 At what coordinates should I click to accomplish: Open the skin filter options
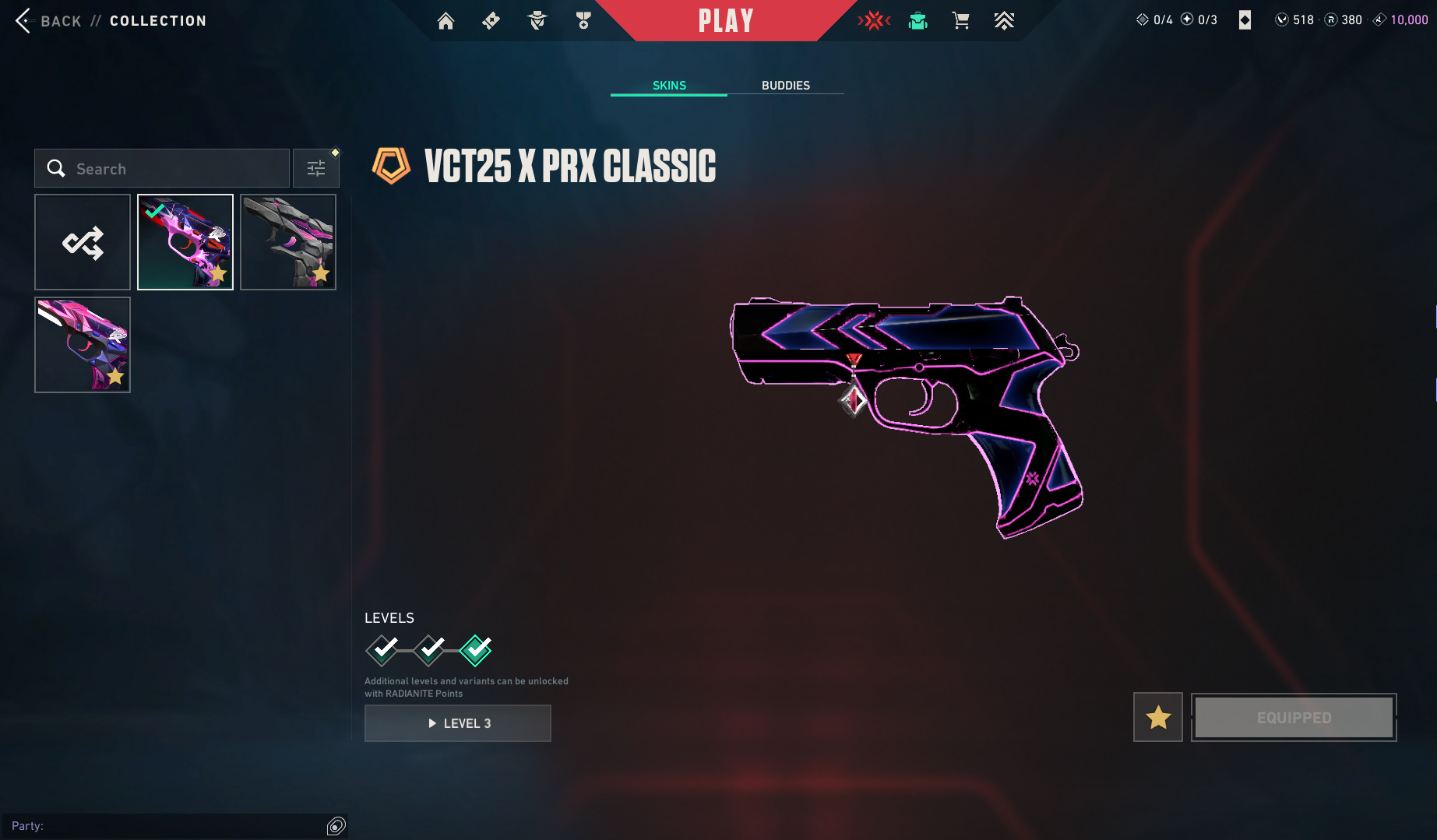click(316, 168)
